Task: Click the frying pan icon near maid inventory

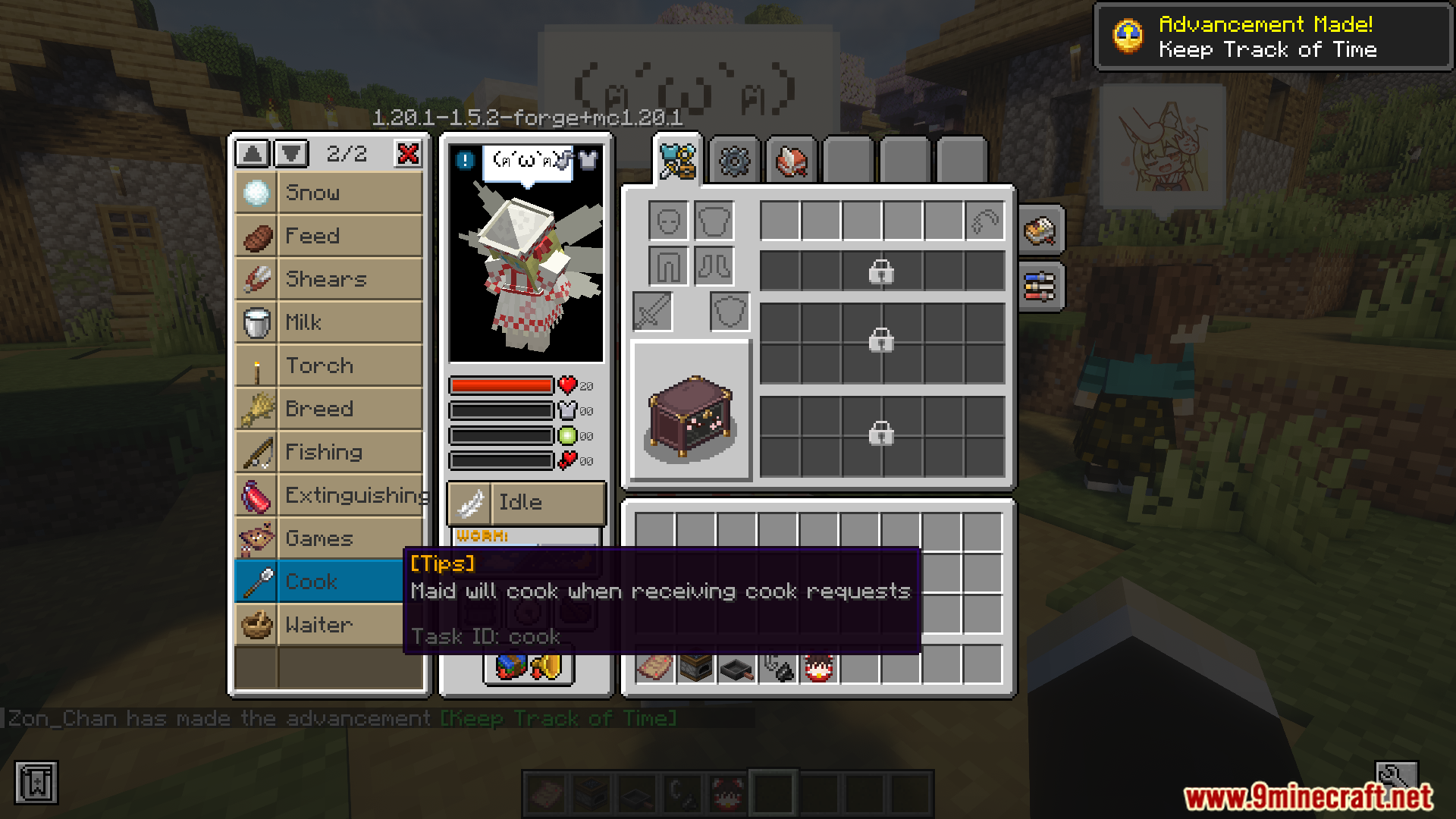Action: pyautogui.click(x=734, y=669)
